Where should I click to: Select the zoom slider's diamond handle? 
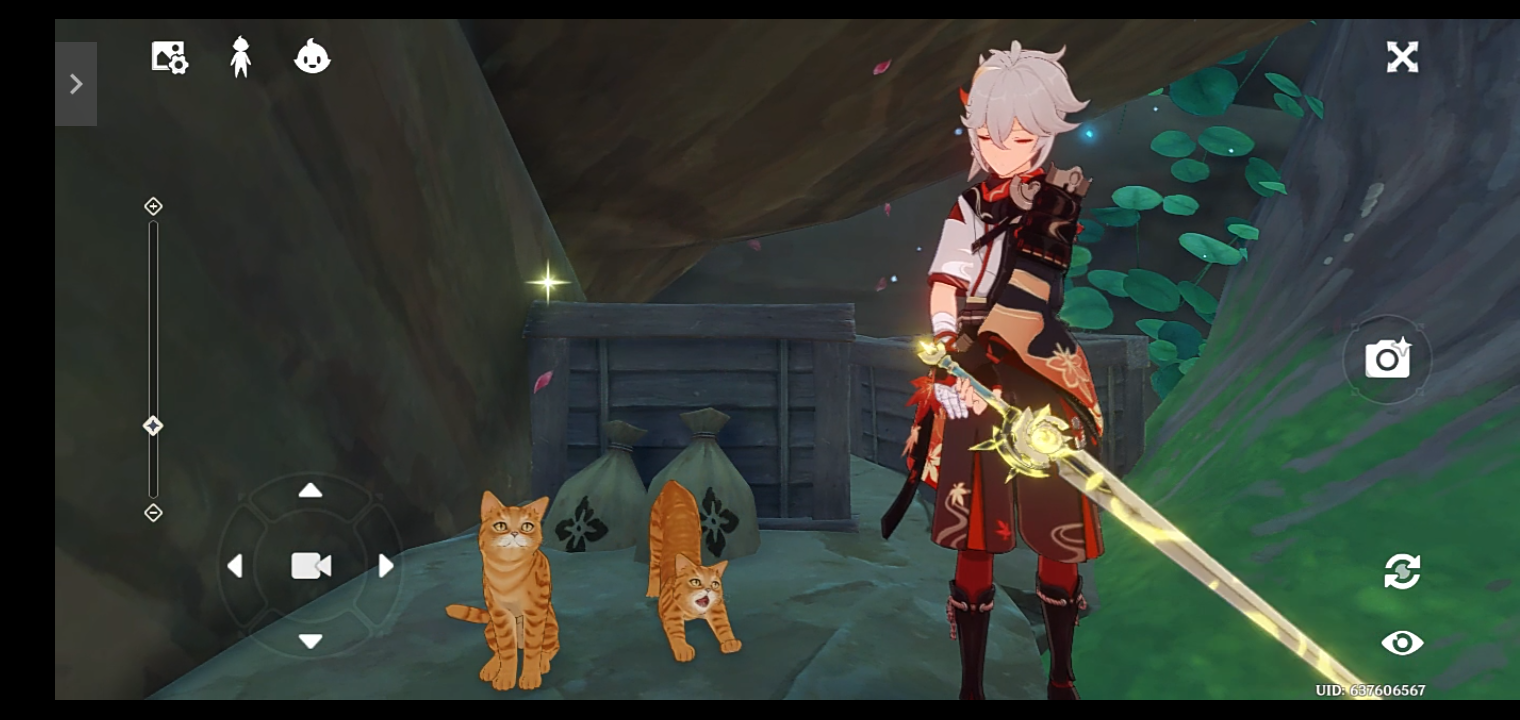click(152, 425)
